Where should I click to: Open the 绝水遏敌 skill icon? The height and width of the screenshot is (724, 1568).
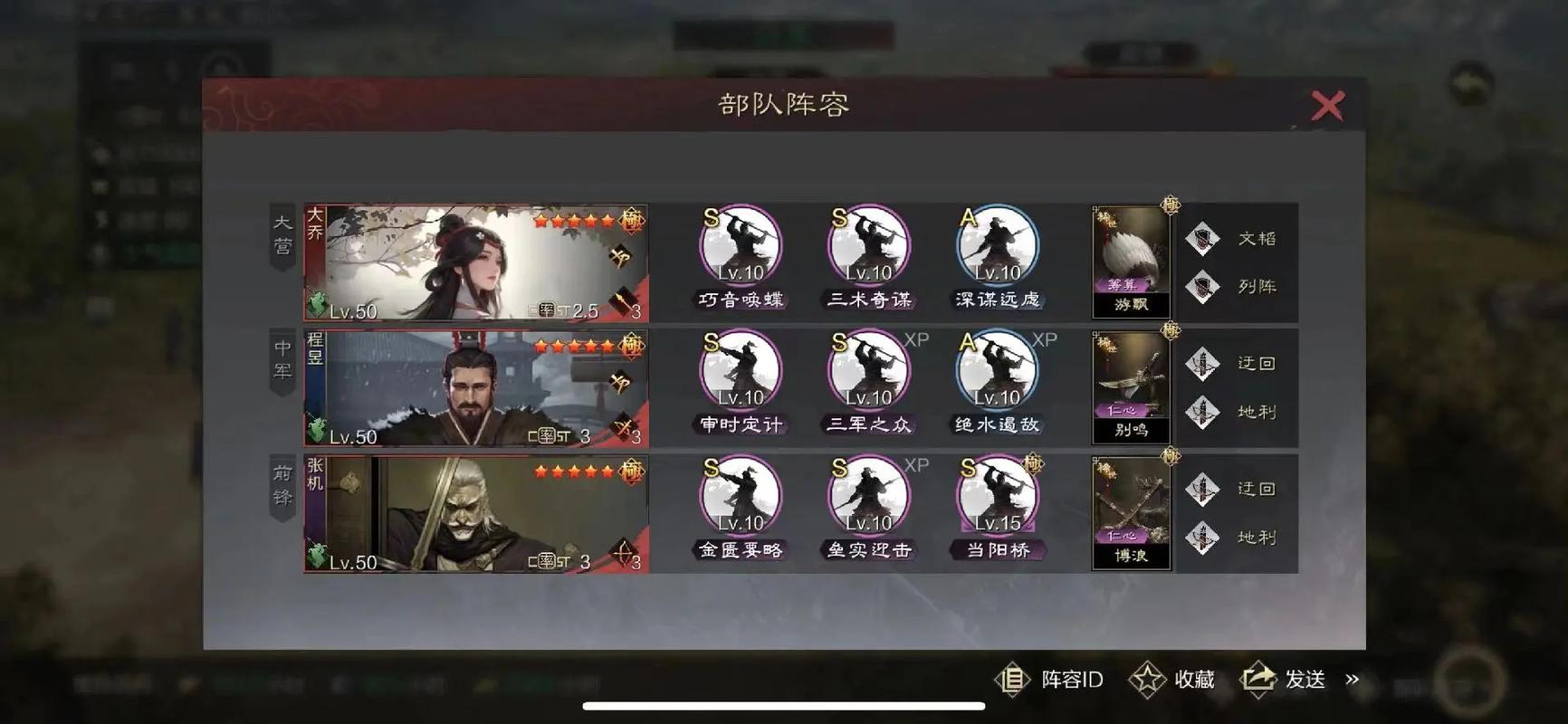click(x=996, y=371)
